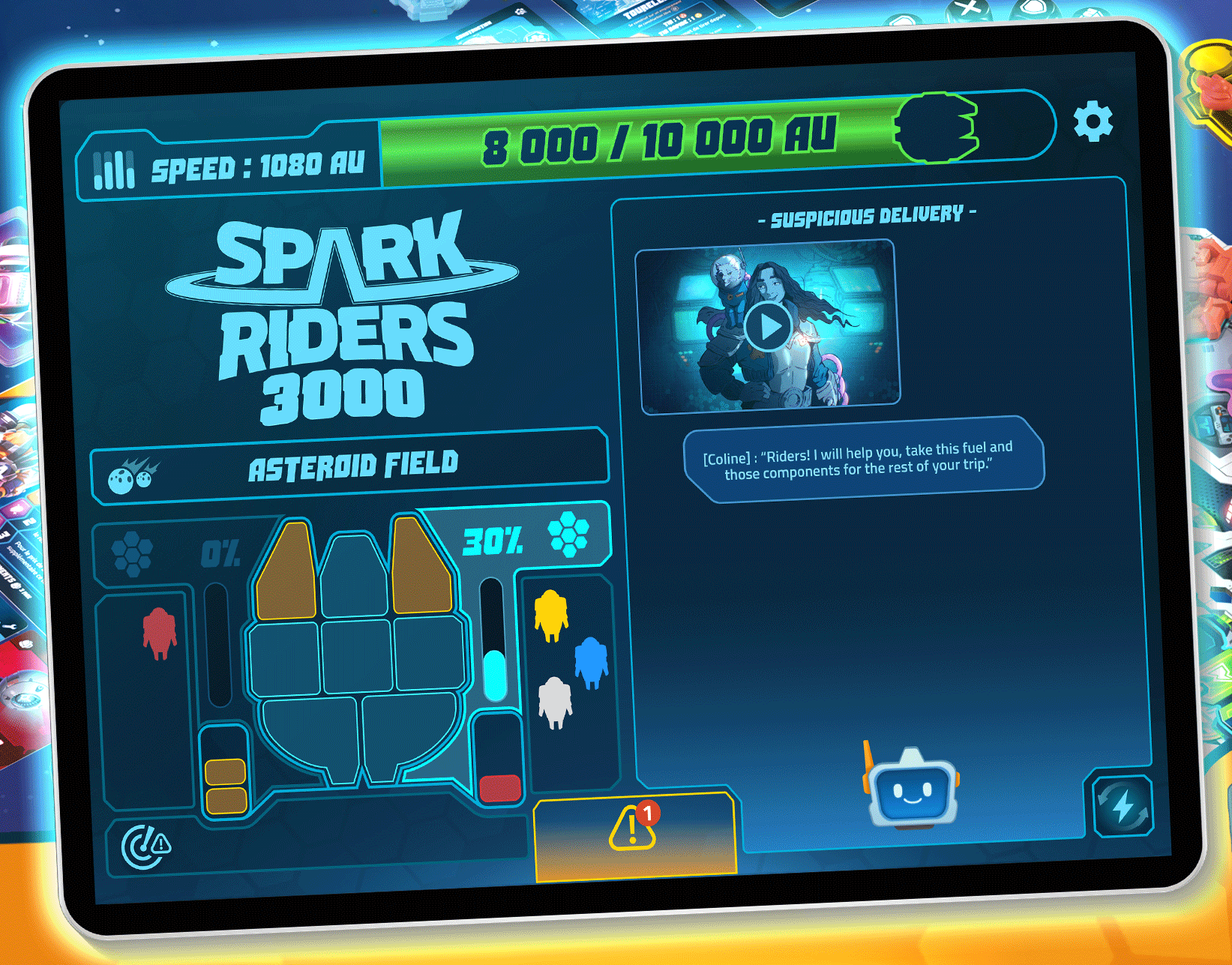
Task: Select the red module below energy gauge
Action: click(x=500, y=787)
